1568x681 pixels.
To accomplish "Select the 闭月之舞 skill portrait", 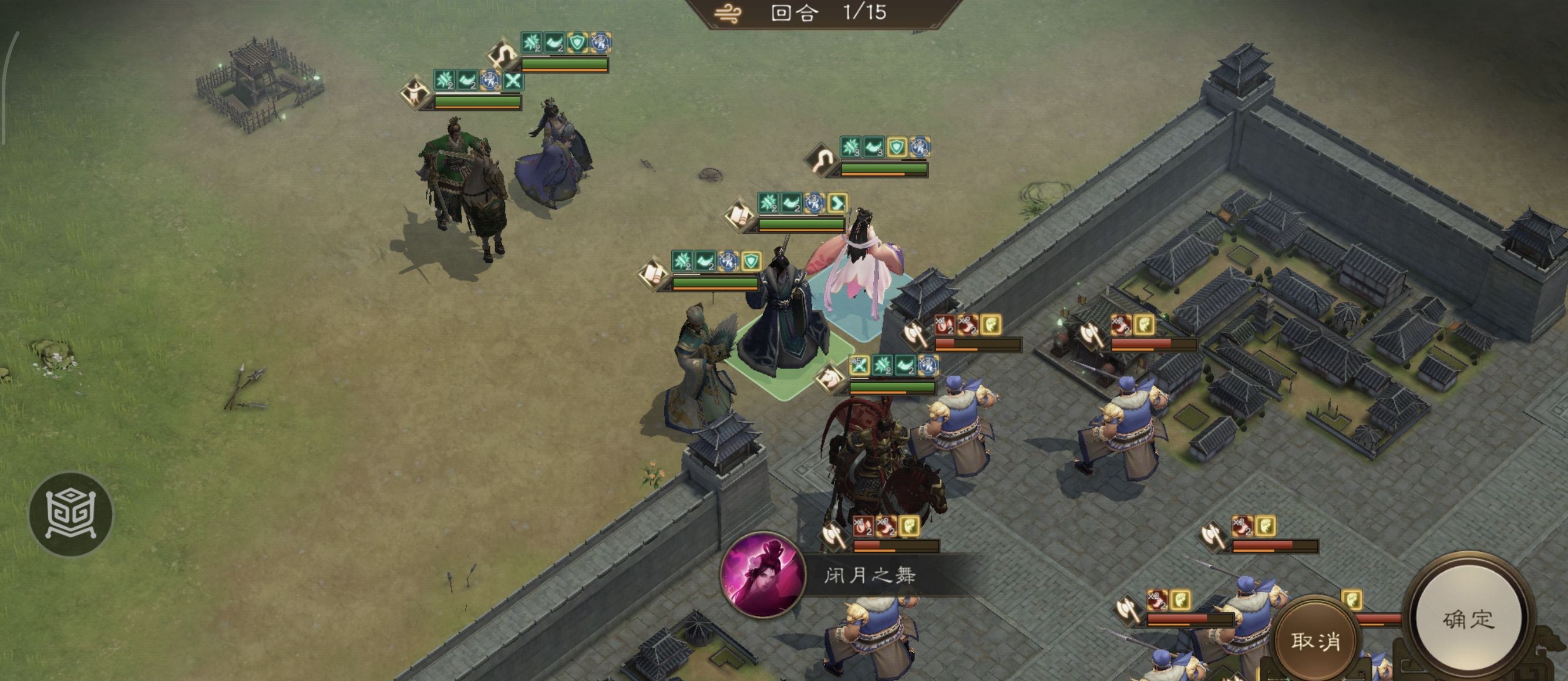I will coord(762,575).
